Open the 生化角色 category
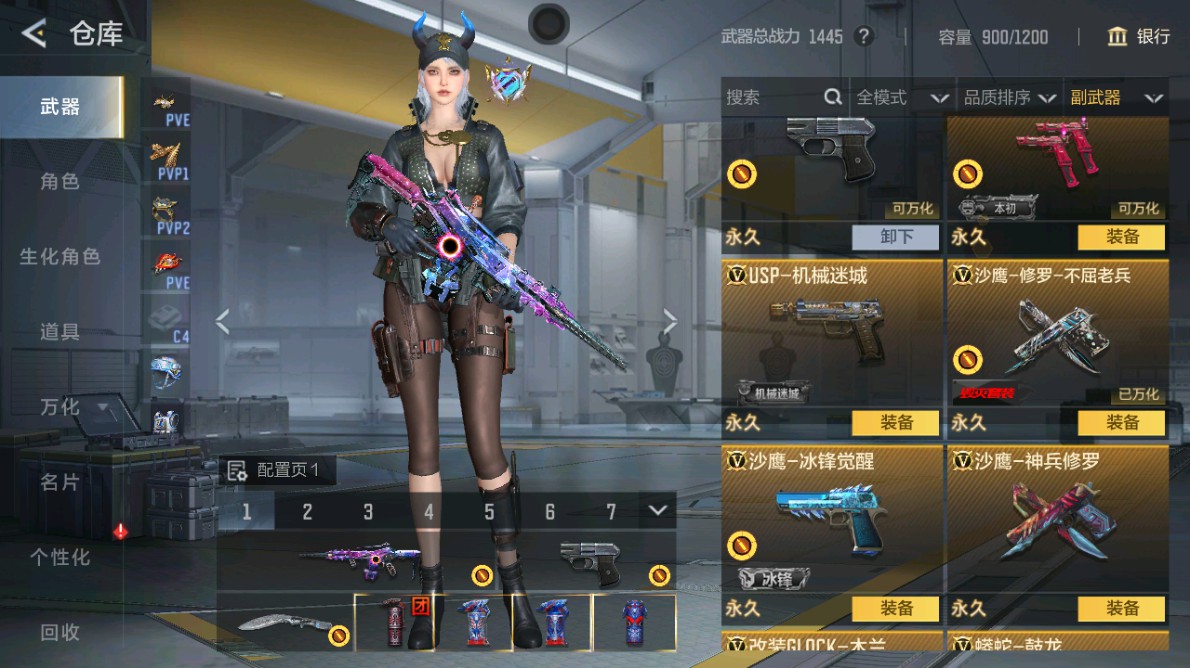Screen dimensions: 1190x668 pyautogui.click(x=60, y=256)
